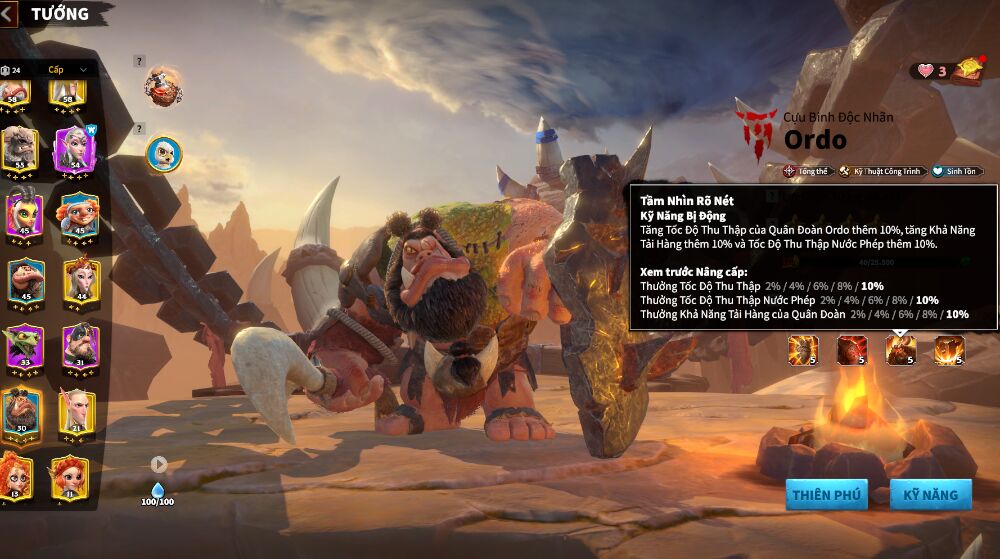Open the Cấp sort dropdown
The height and width of the screenshot is (559, 1000).
click(x=66, y=70)
